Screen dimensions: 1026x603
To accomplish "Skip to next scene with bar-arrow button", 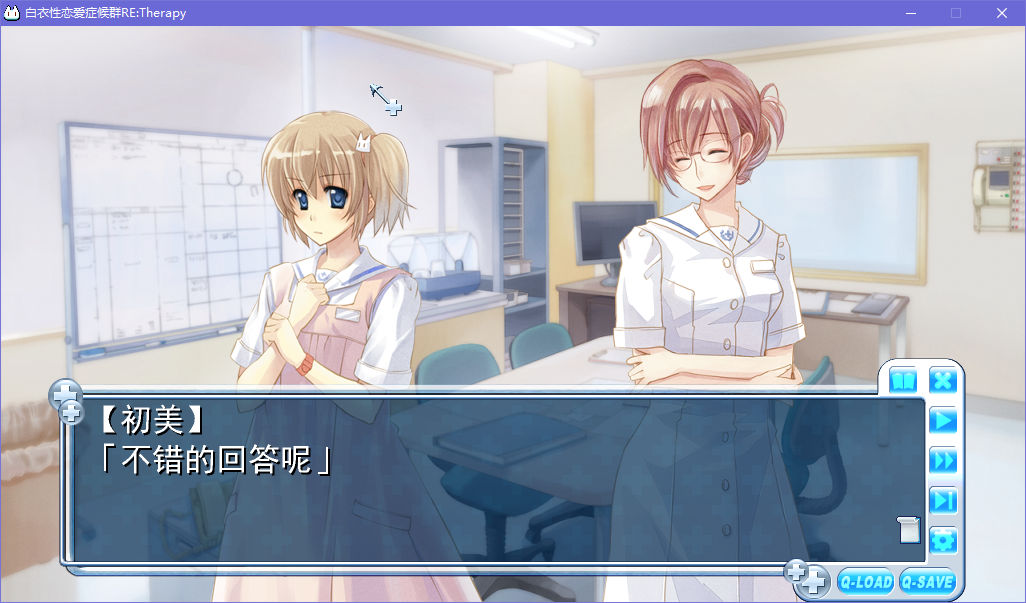I will click(943, 500).
